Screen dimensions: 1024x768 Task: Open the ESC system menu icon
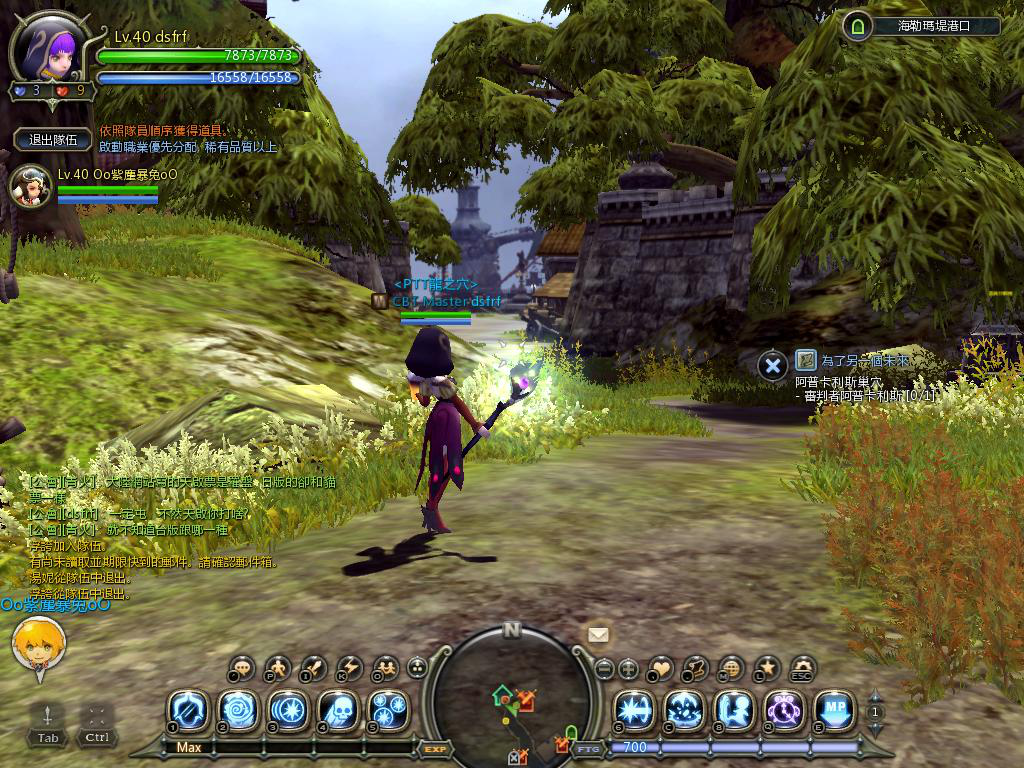(801, 668)
